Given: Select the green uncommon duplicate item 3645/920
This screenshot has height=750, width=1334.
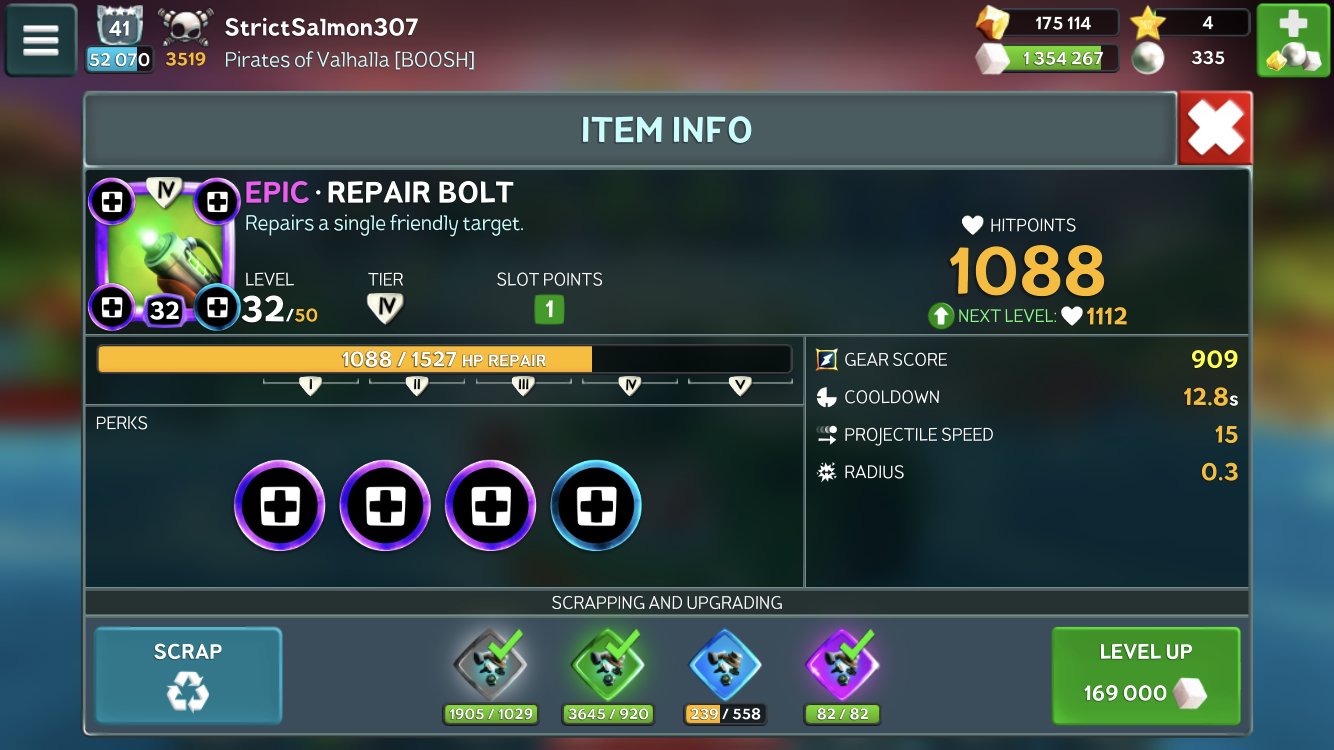Looking at the screenshot, I should 608,664.
